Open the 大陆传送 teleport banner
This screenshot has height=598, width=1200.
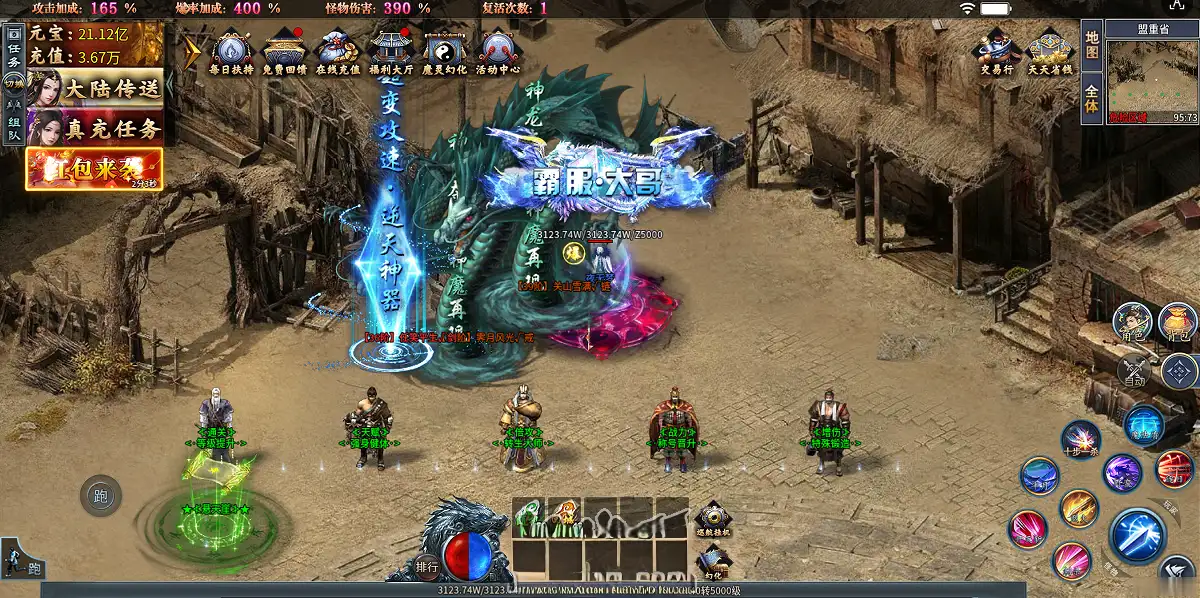point(95,88)
